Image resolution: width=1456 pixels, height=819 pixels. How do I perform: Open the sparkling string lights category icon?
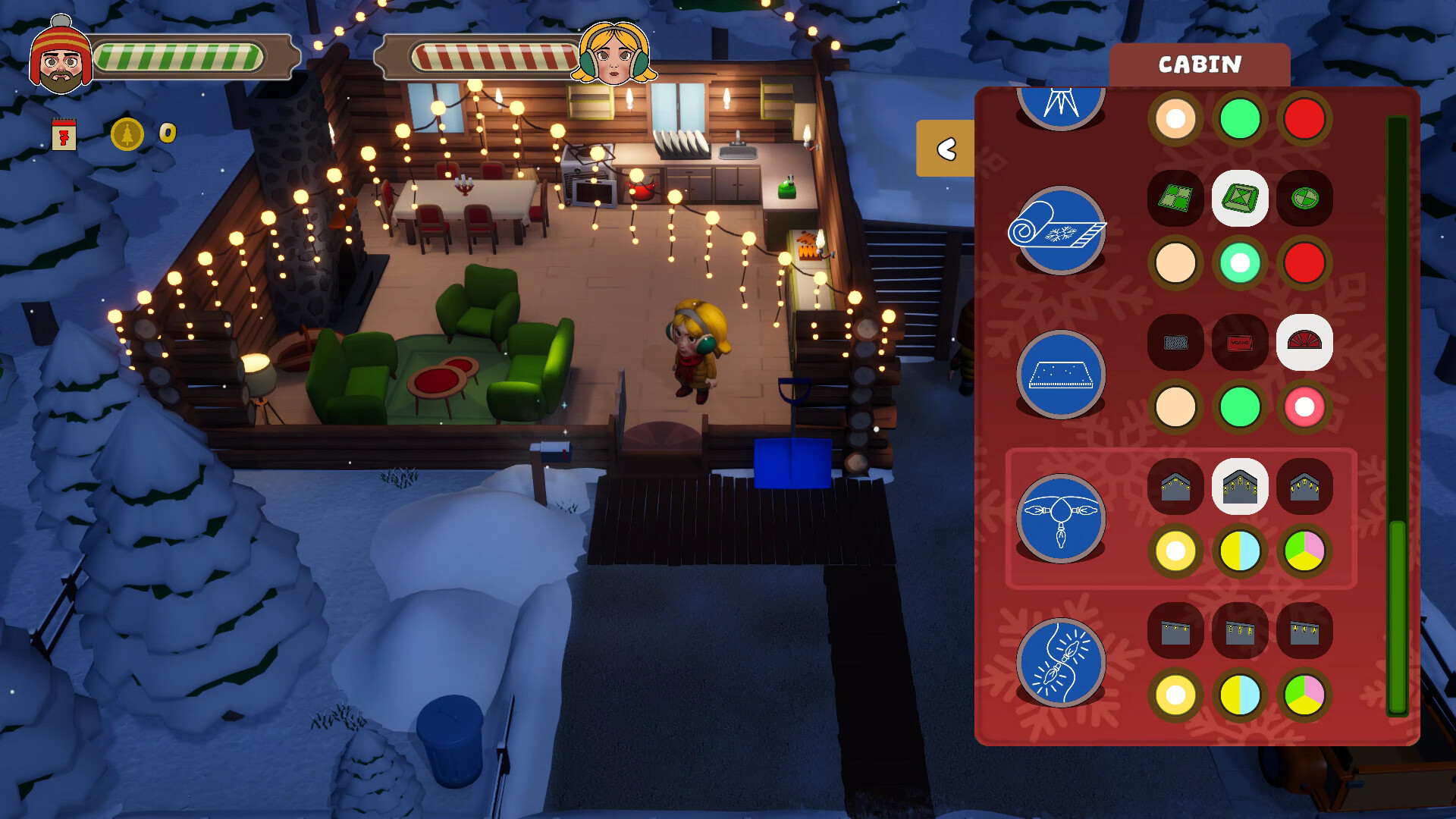click(1060, 662)
